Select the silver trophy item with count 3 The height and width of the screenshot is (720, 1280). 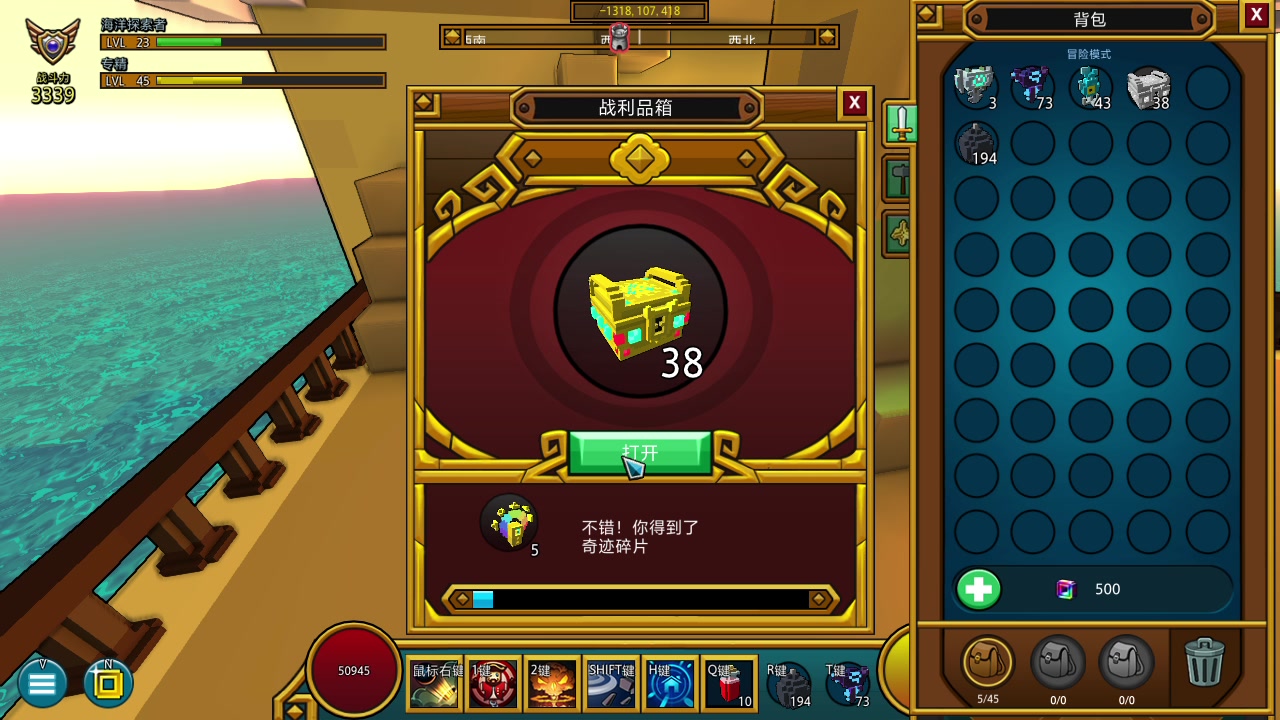point(975,88)
